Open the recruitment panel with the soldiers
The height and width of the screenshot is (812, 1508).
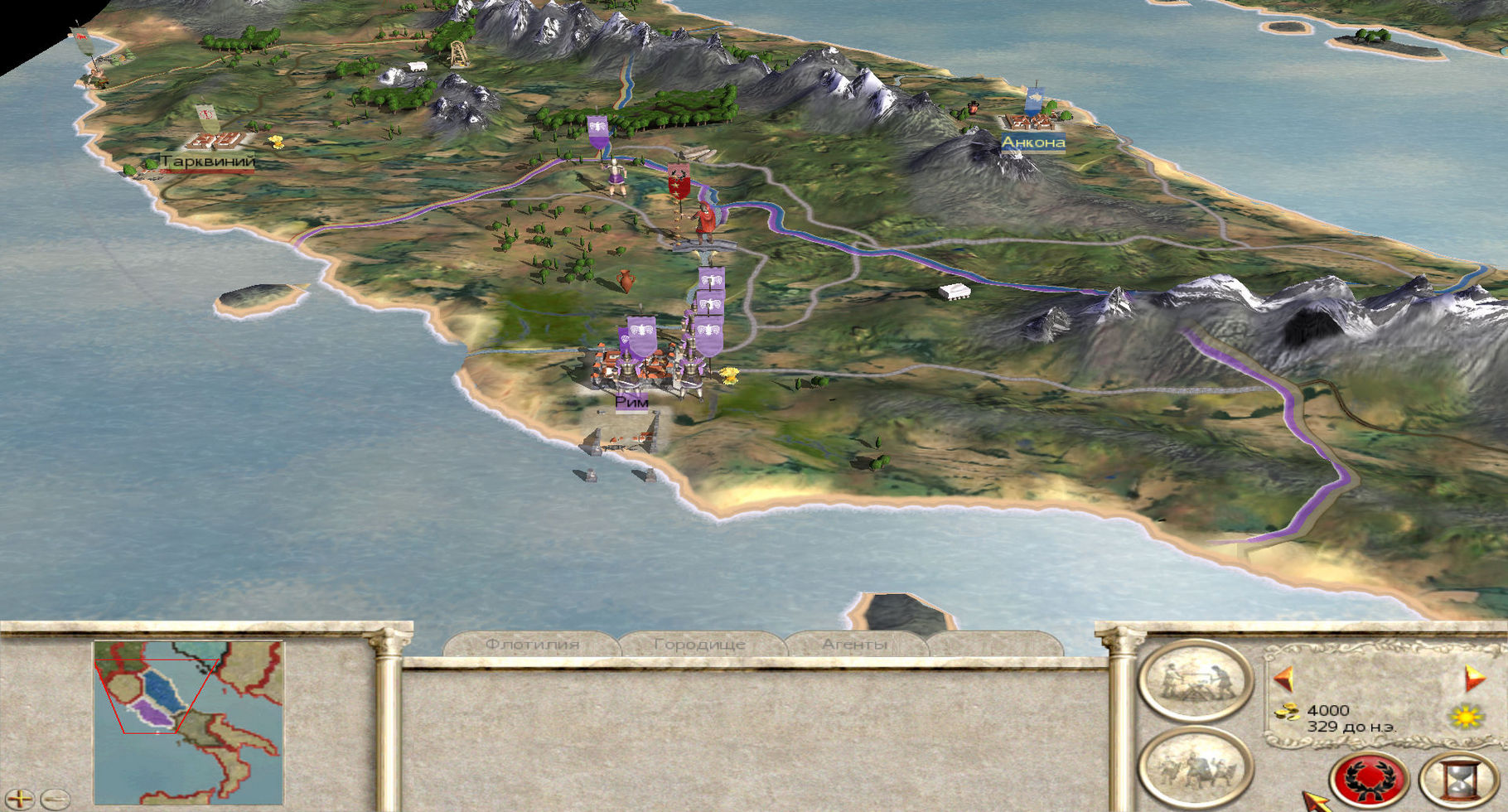point(1195,766)
